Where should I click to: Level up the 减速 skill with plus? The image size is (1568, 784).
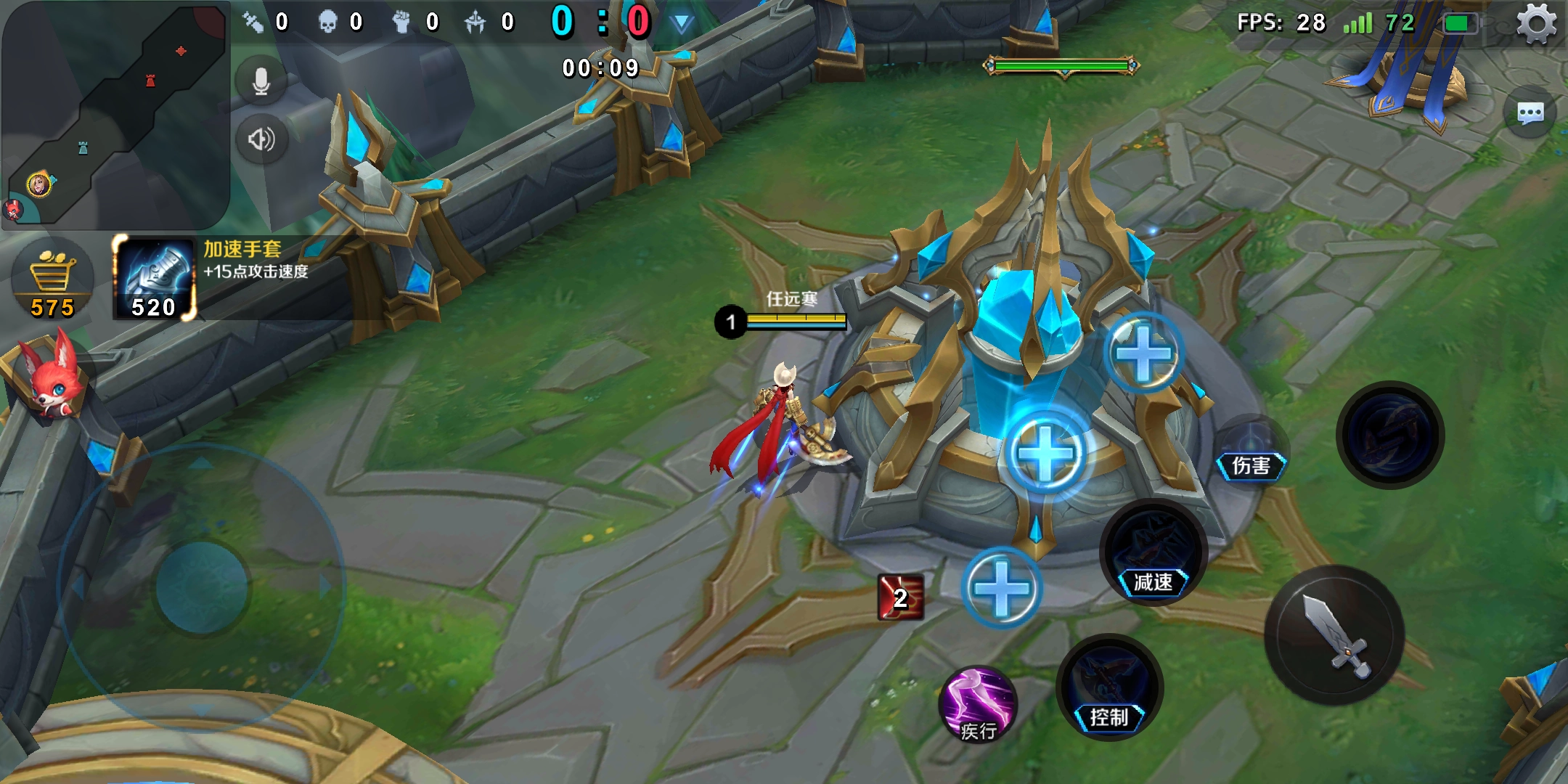pos(1046,454)
